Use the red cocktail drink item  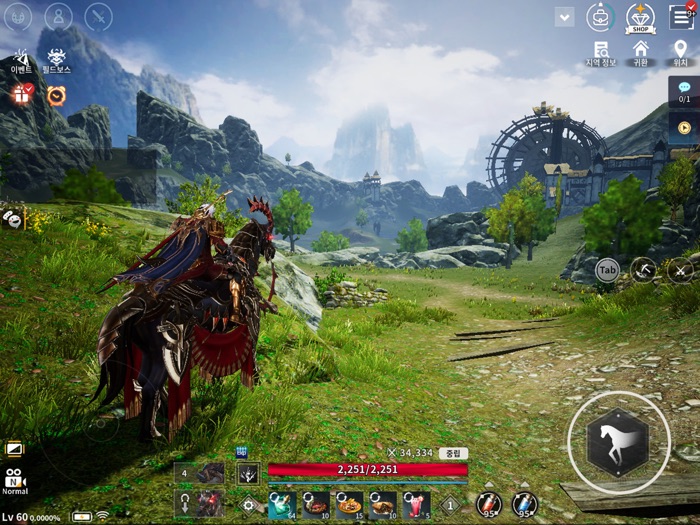[416, 503]
